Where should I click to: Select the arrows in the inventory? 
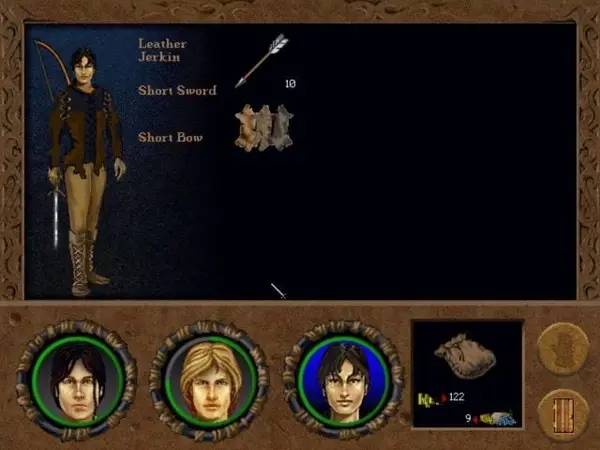click(x=262, y=59)
